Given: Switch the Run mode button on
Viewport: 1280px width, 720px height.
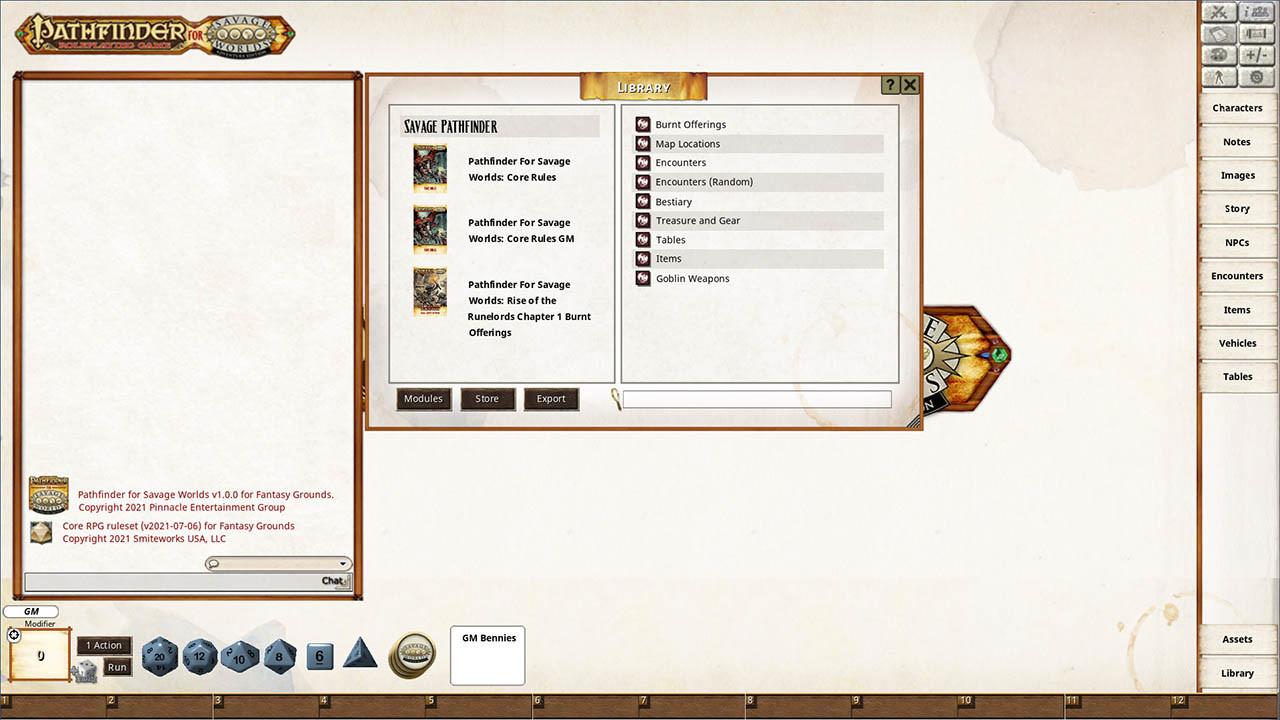Looking at the screenshot, I should click(116, 666).
